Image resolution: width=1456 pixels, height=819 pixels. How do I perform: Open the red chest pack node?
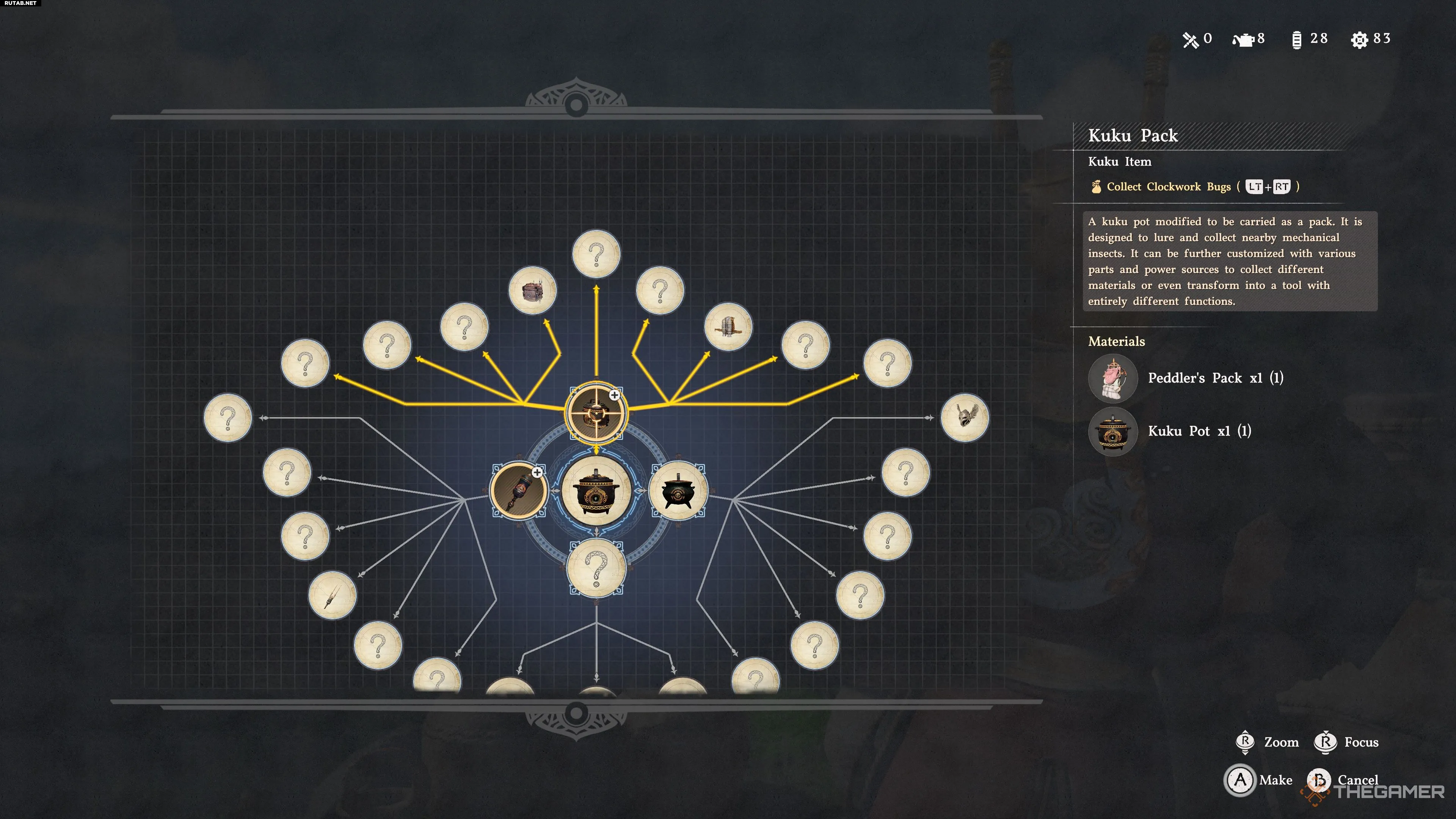[x=532, y=291]
